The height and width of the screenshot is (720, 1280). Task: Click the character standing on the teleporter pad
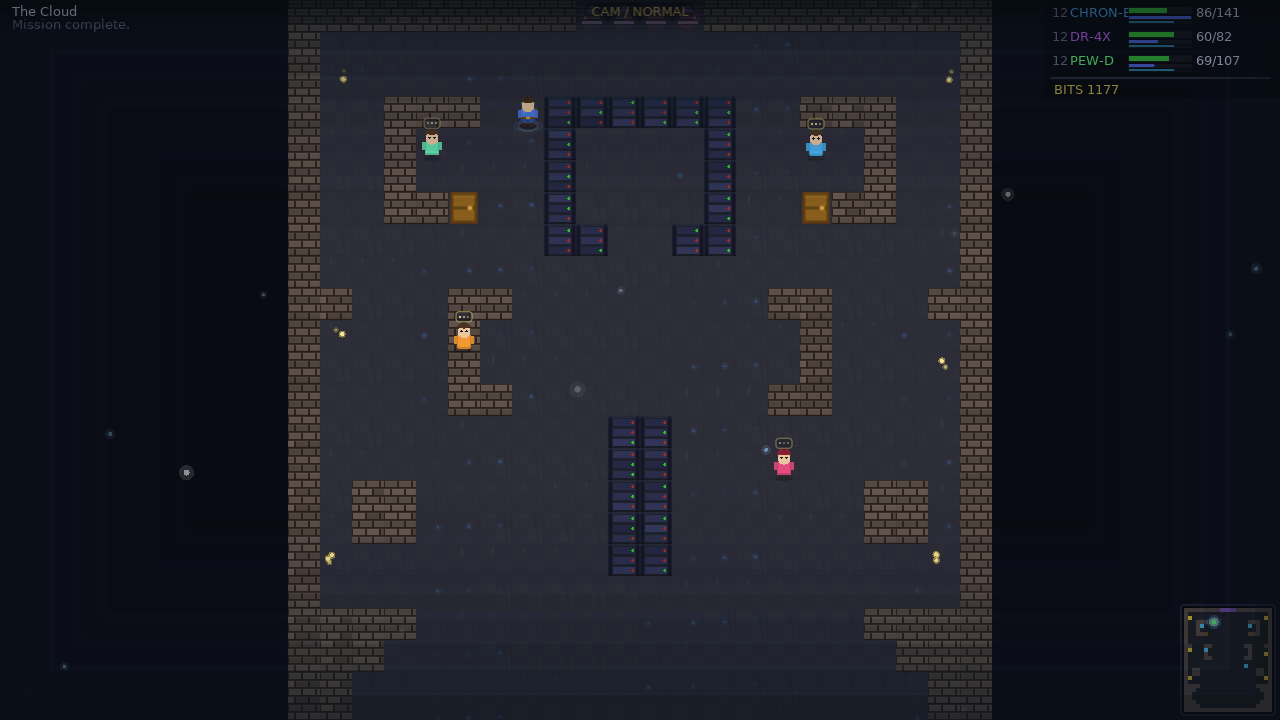pos(527,115)
